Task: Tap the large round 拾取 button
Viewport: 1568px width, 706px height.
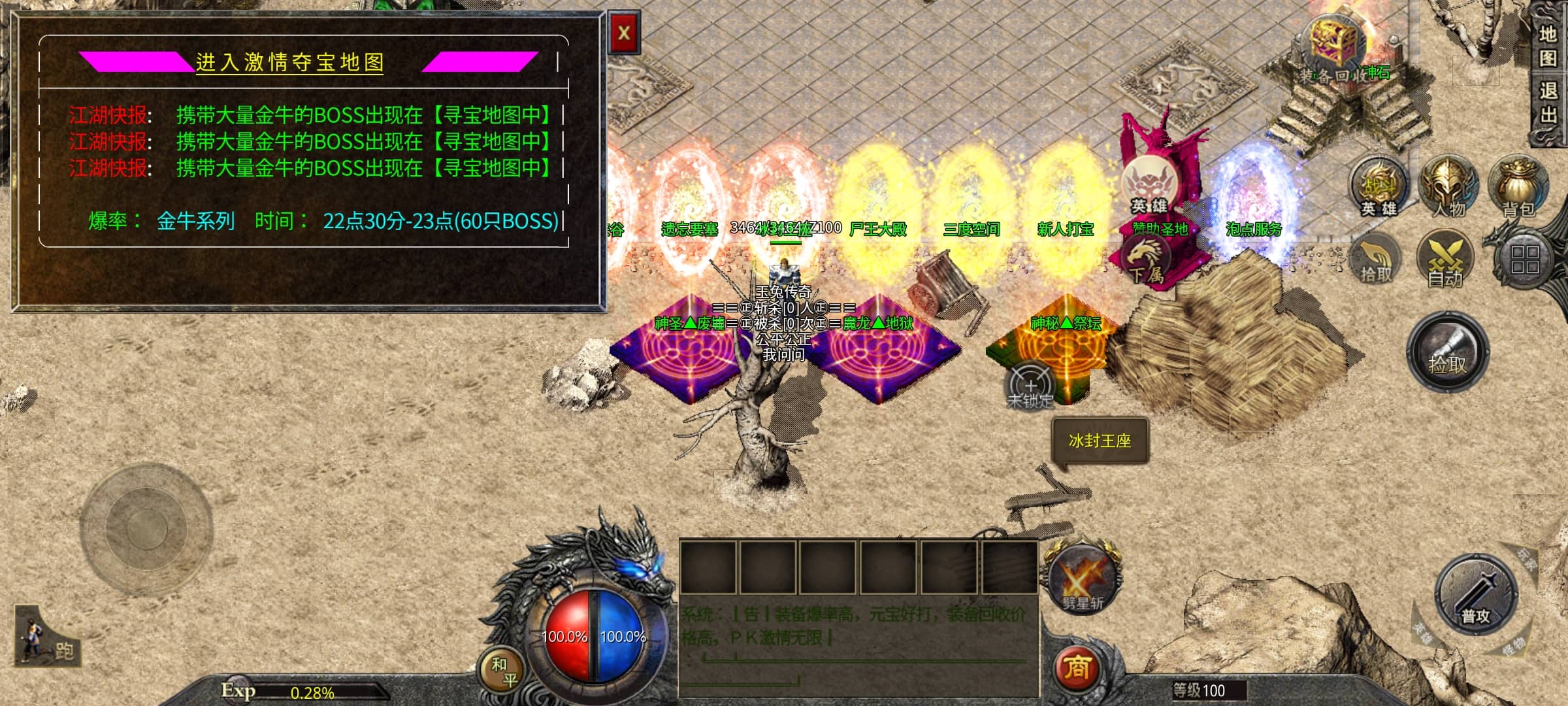Action: point(1447,353)
